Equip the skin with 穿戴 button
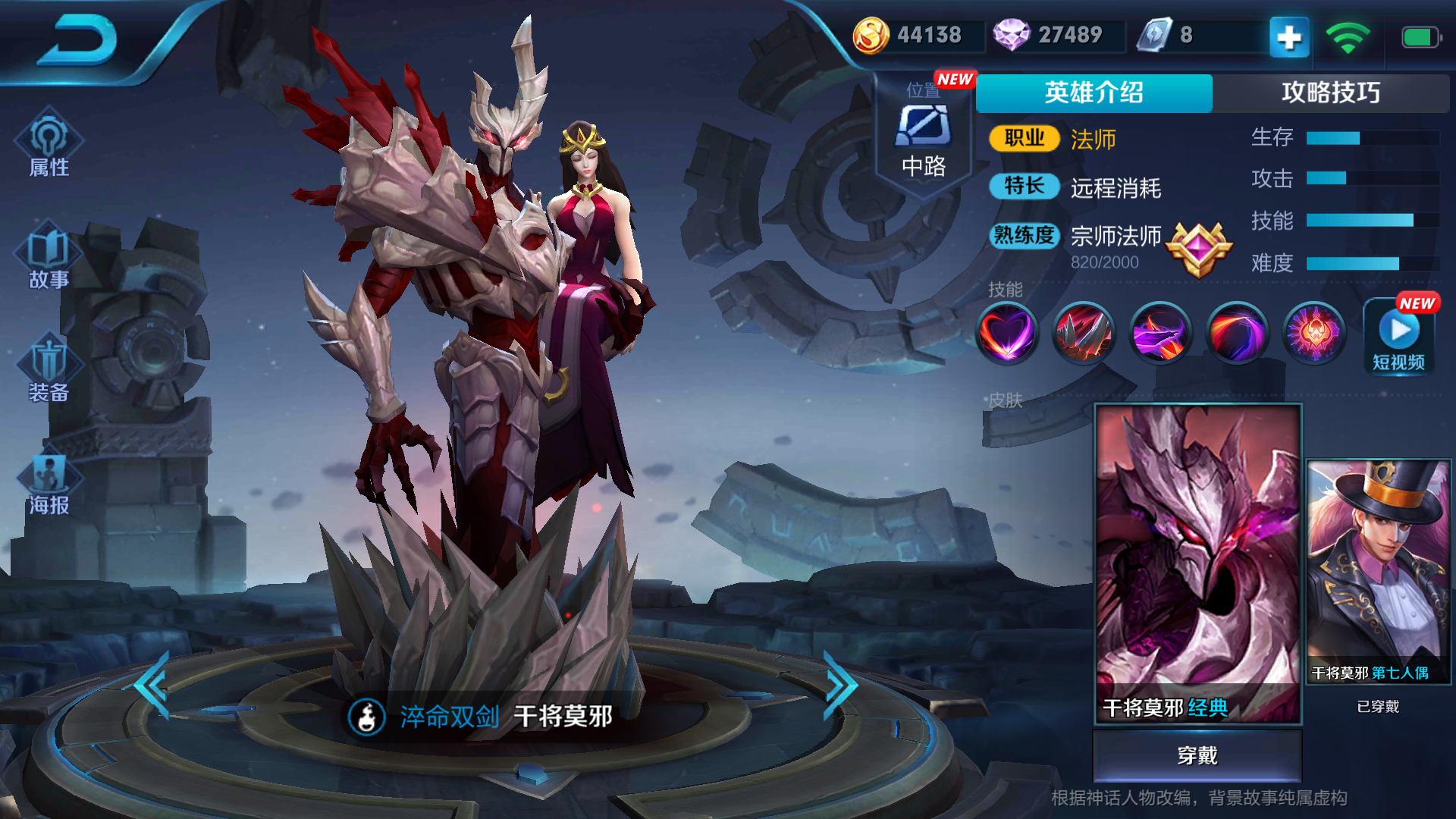 [1197, 755]
